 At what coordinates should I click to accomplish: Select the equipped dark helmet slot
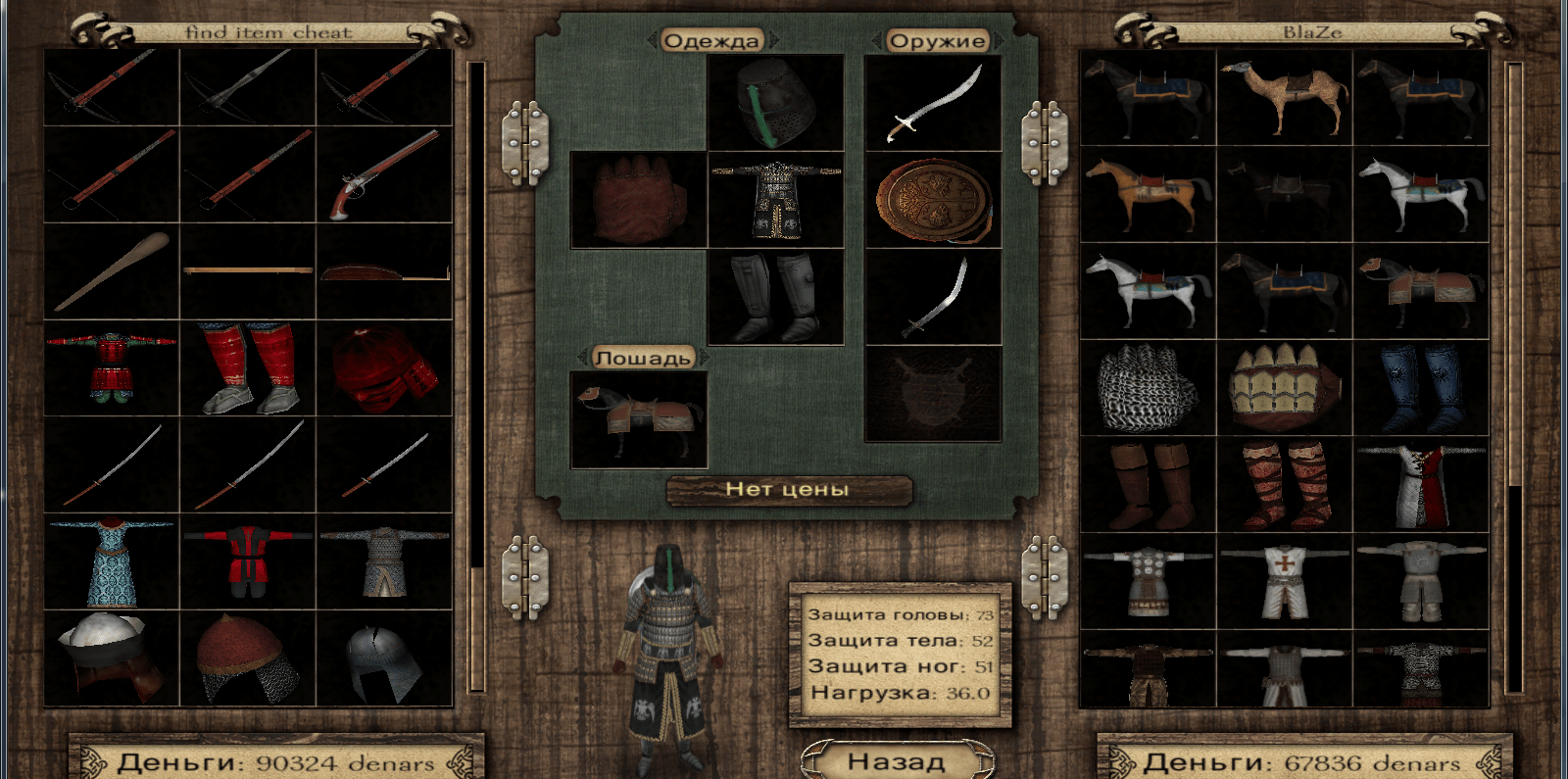coord(775,103)
